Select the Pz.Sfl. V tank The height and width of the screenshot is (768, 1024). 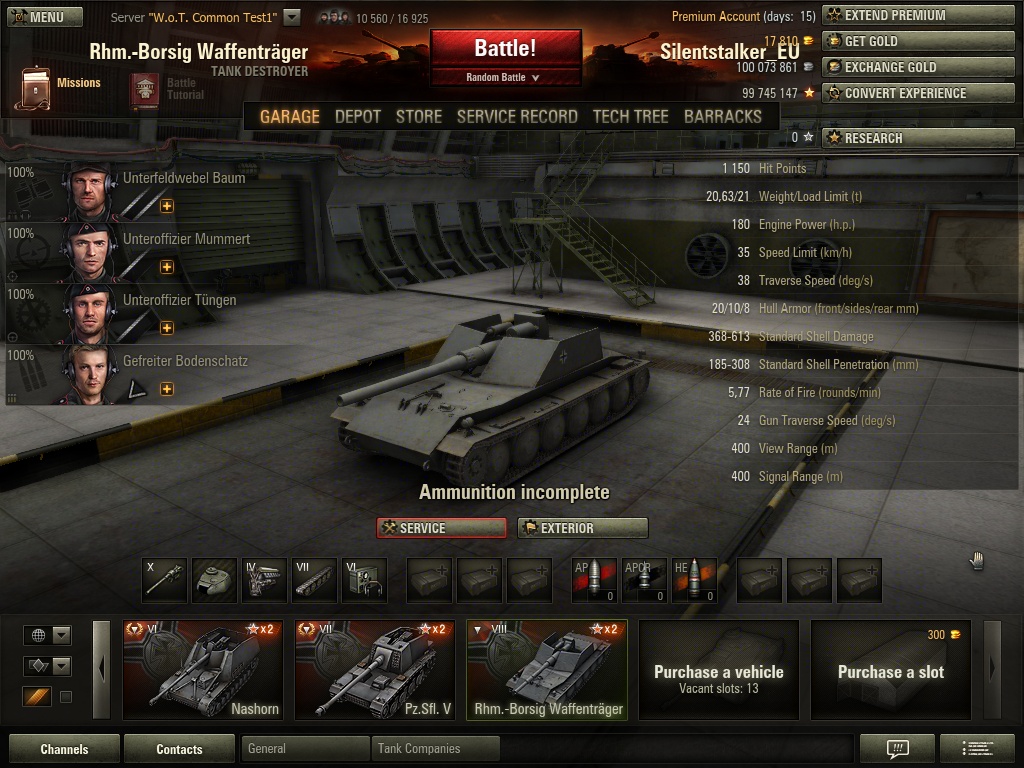point(374,669)
